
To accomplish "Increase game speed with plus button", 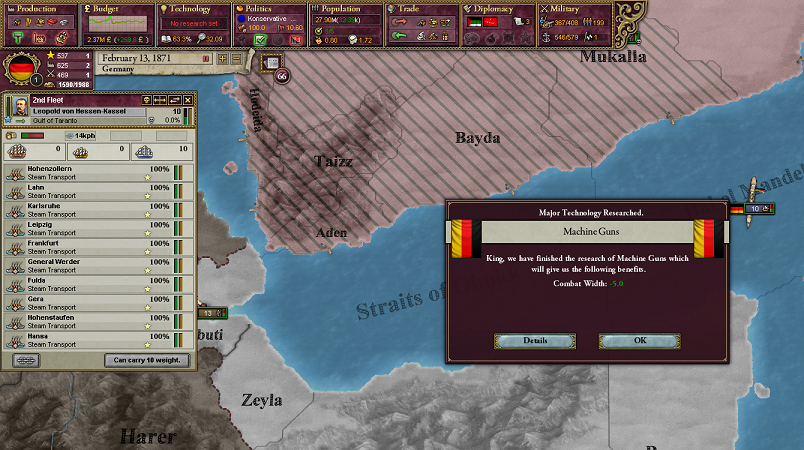I will tap(224, 58).
